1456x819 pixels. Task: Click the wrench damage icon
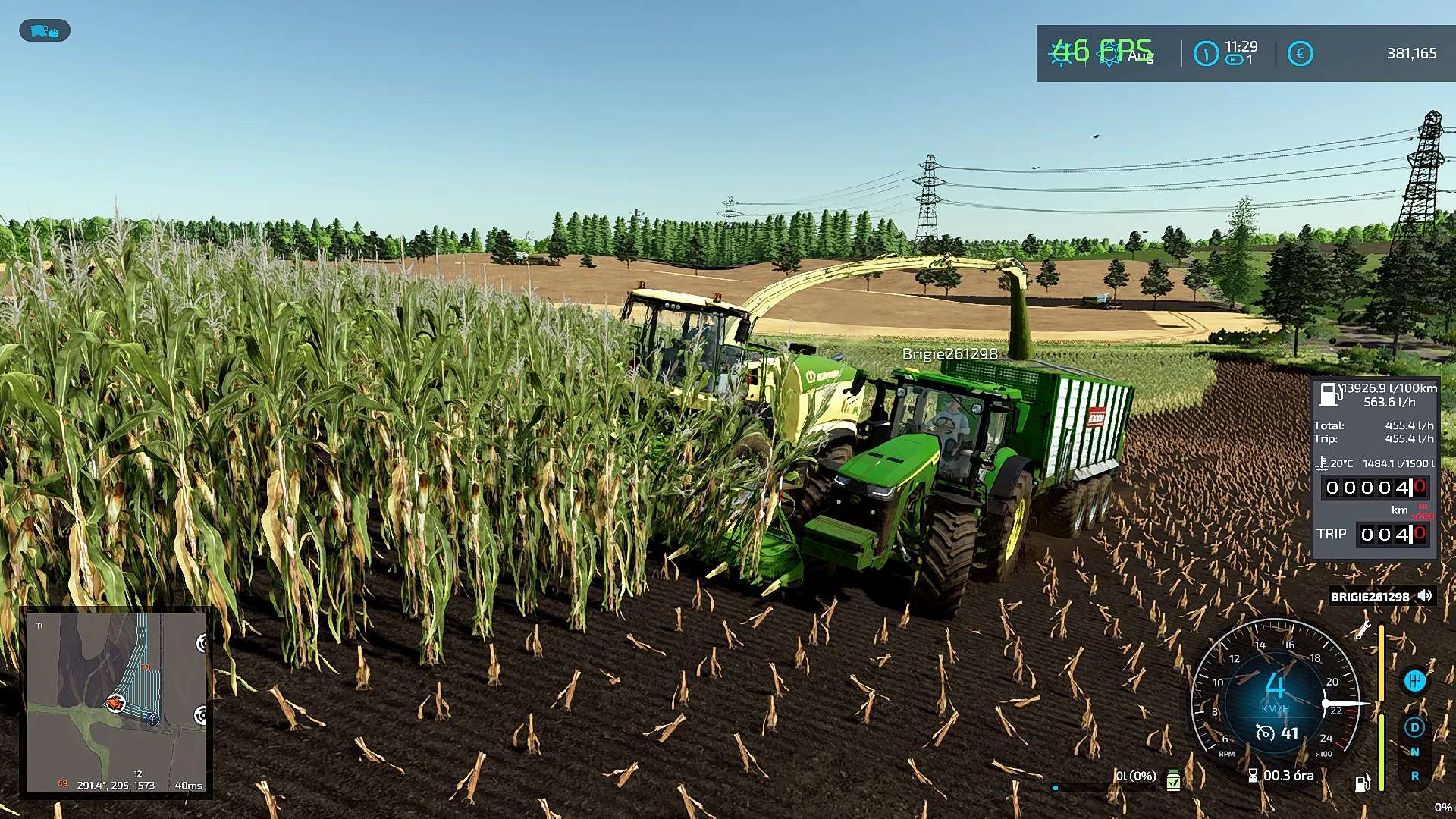click(x=1363, y=630)
